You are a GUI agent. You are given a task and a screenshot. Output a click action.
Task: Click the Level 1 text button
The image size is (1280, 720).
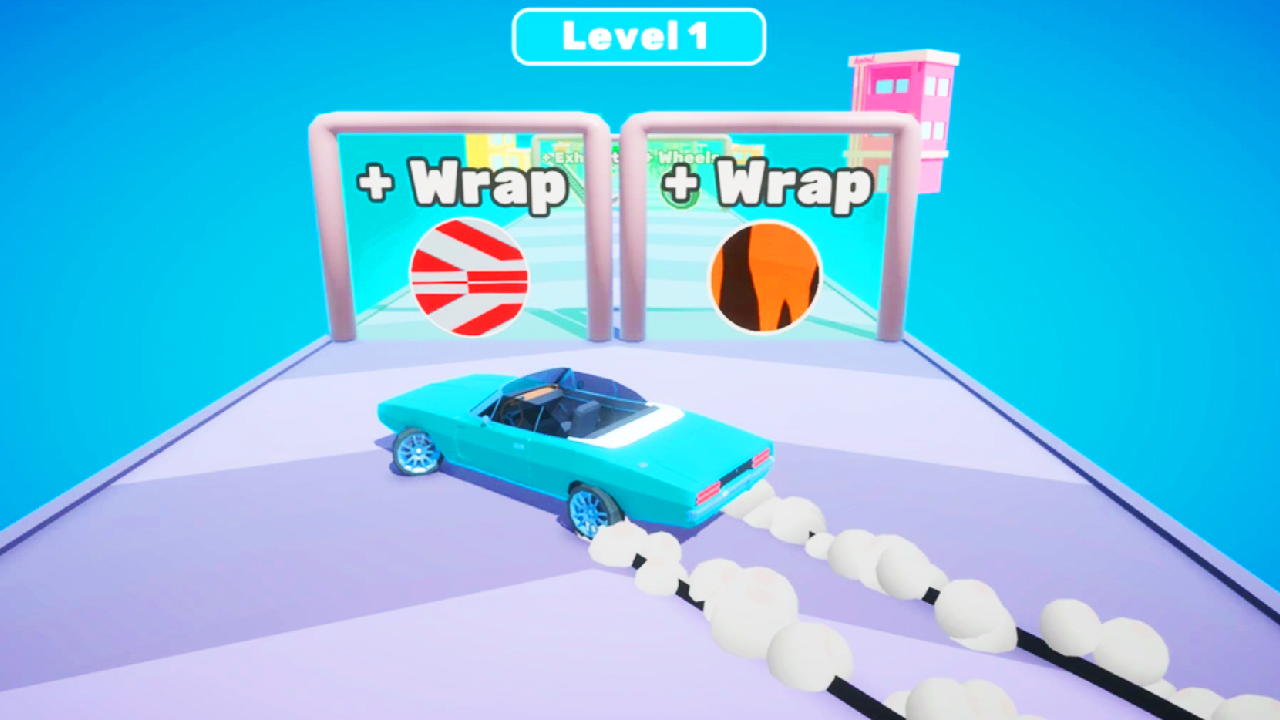[640, 36]
